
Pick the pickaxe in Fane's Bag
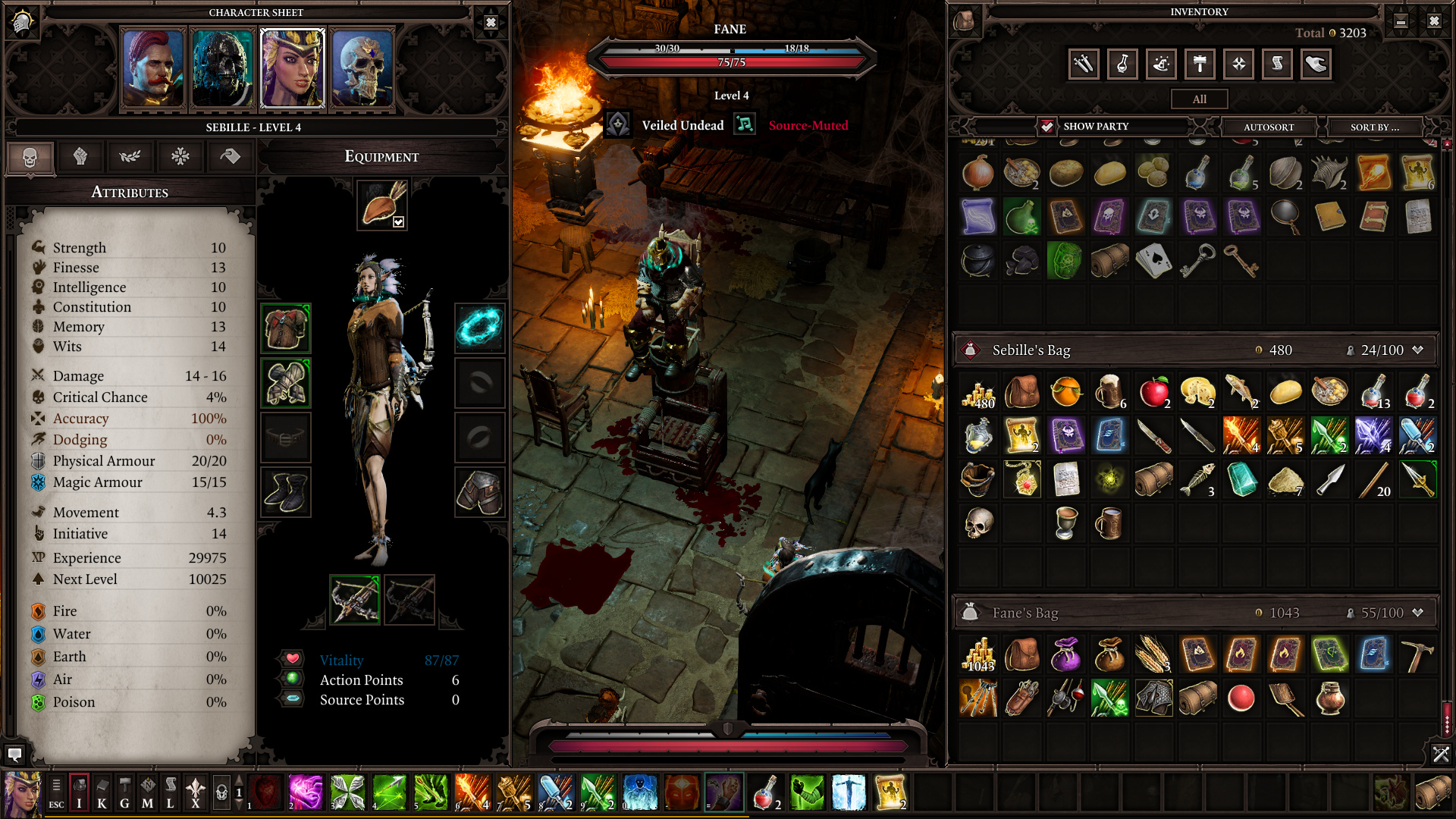point(1417,654)
